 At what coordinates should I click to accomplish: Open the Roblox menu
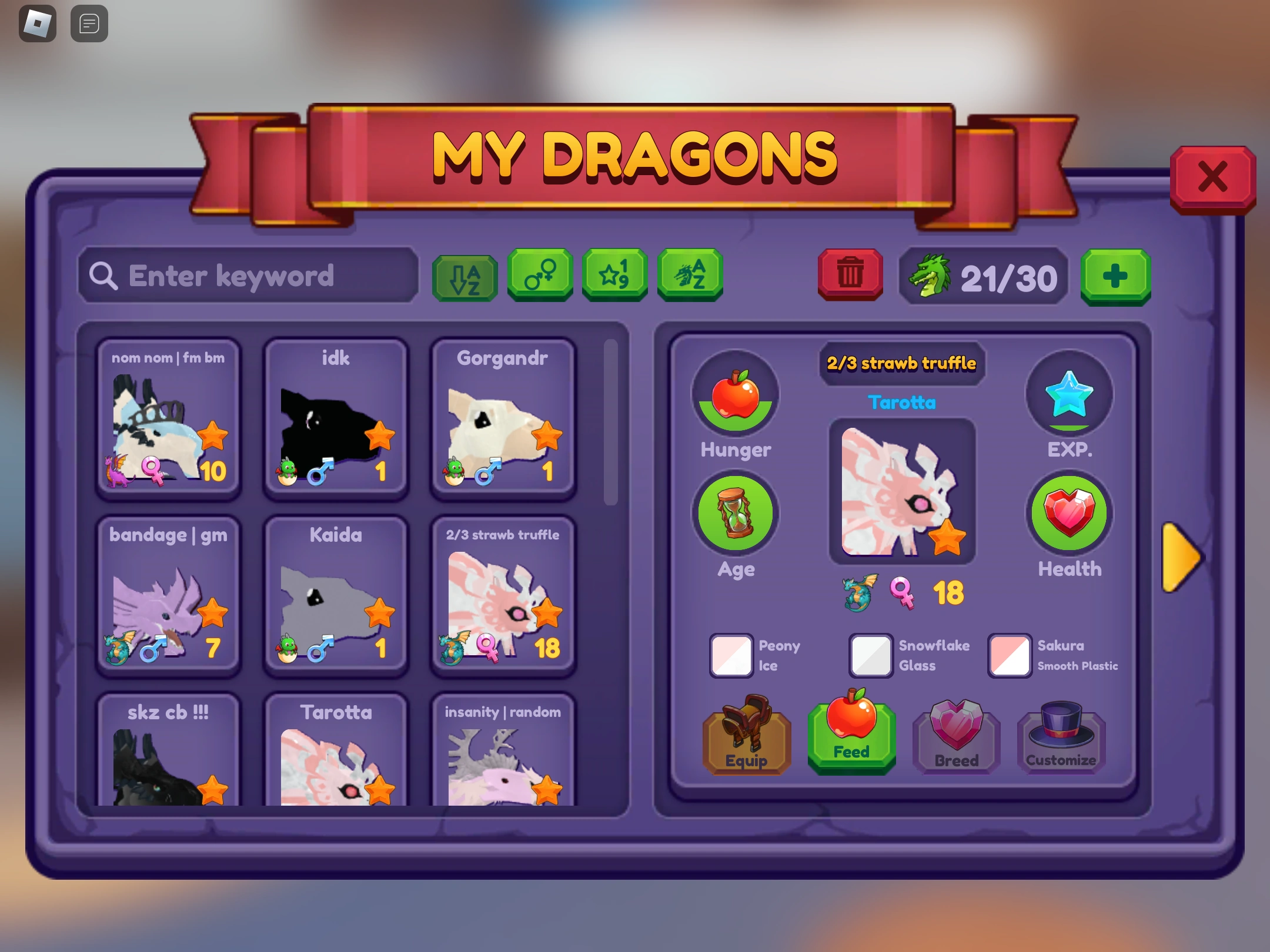point(37,23)
